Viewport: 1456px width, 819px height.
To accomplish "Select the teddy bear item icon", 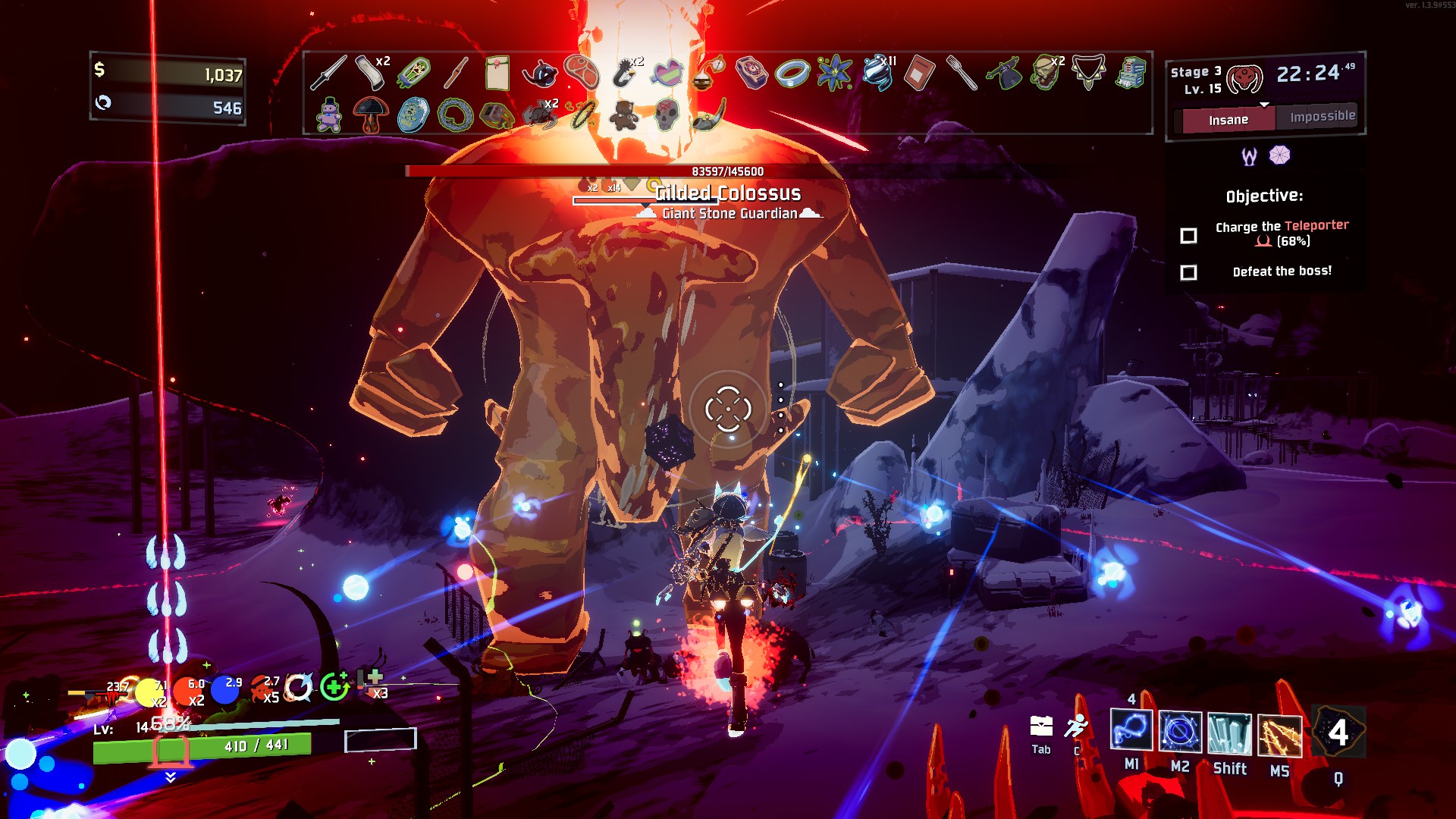I will click(x=623, y=115).
